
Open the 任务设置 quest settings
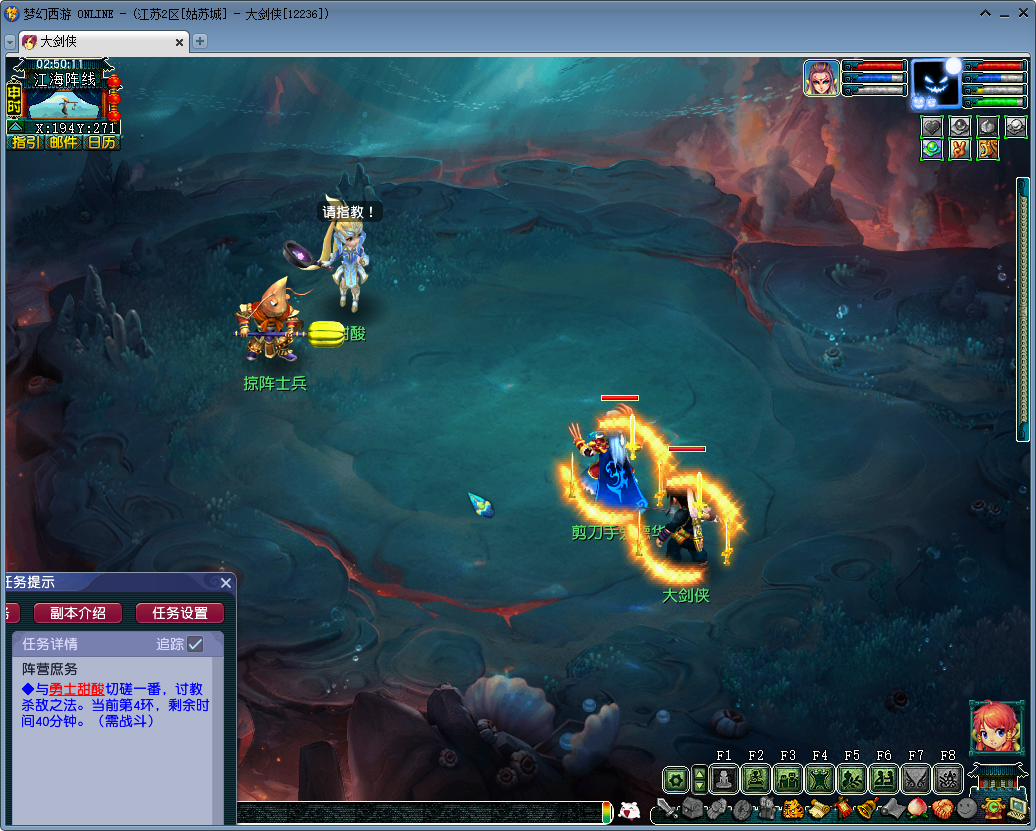[x=180, y=613]
